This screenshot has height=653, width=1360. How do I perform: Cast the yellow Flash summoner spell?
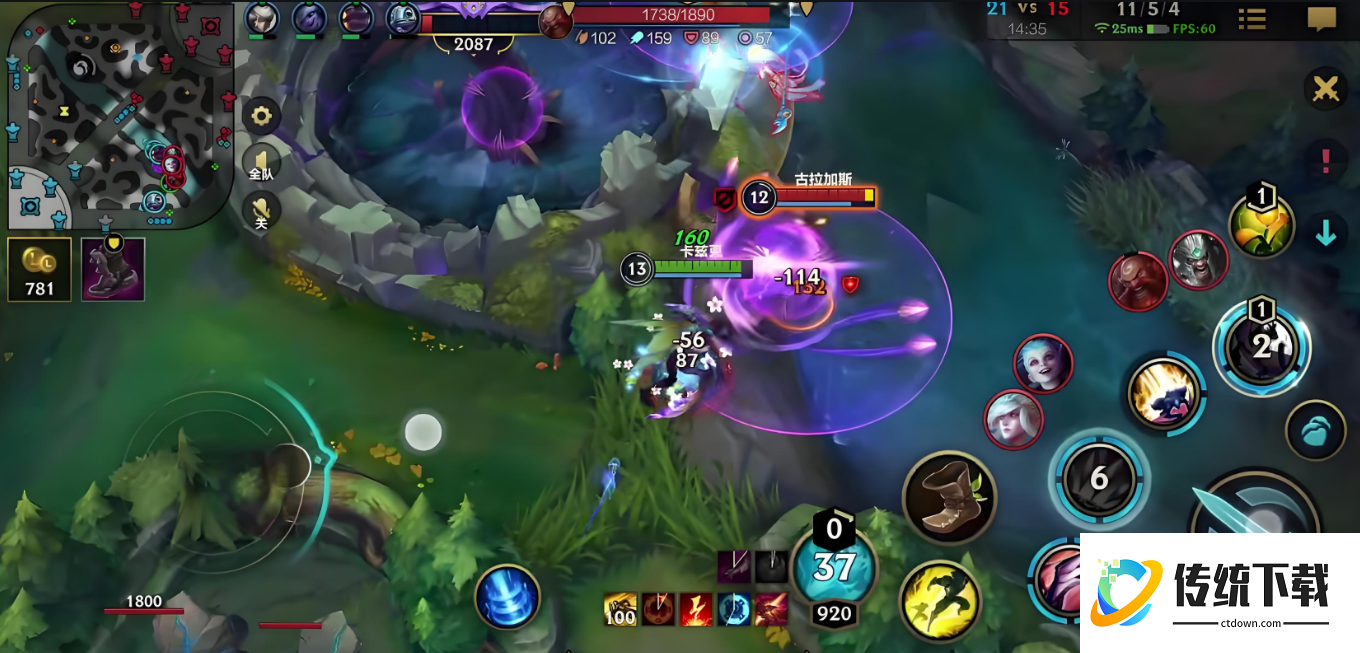point(940,599)
